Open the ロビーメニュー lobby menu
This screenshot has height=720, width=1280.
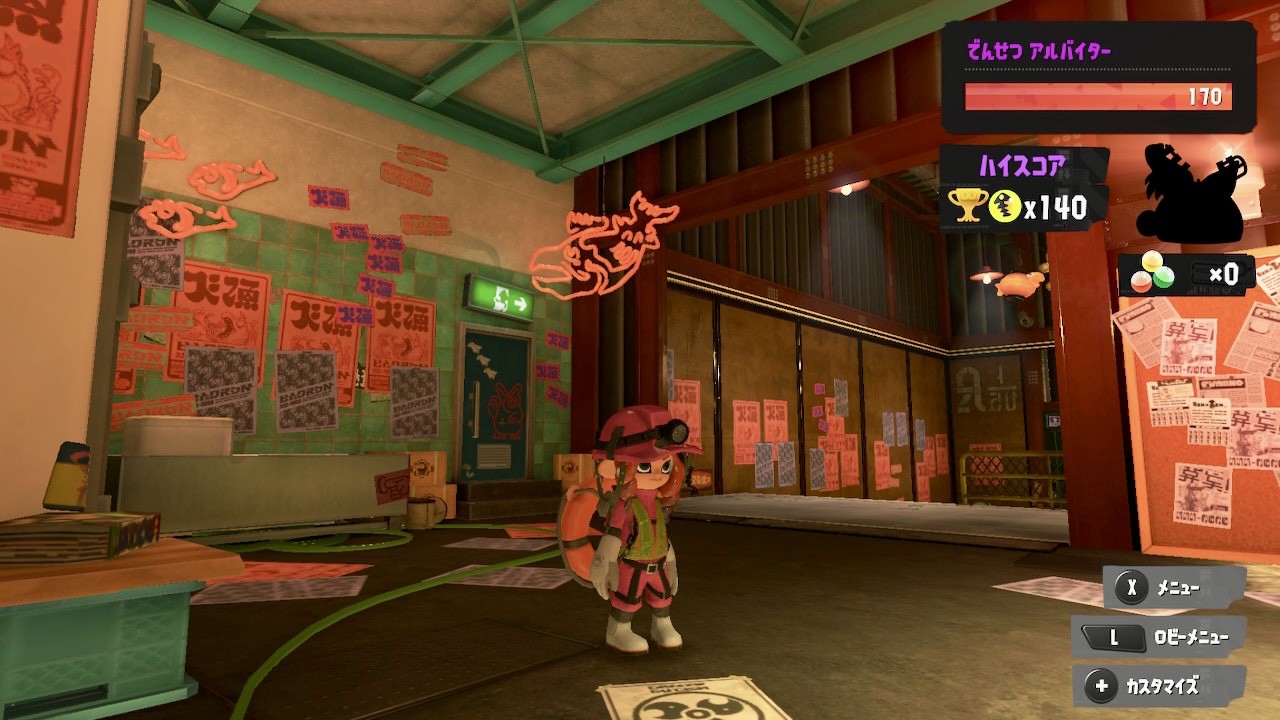1159,637
